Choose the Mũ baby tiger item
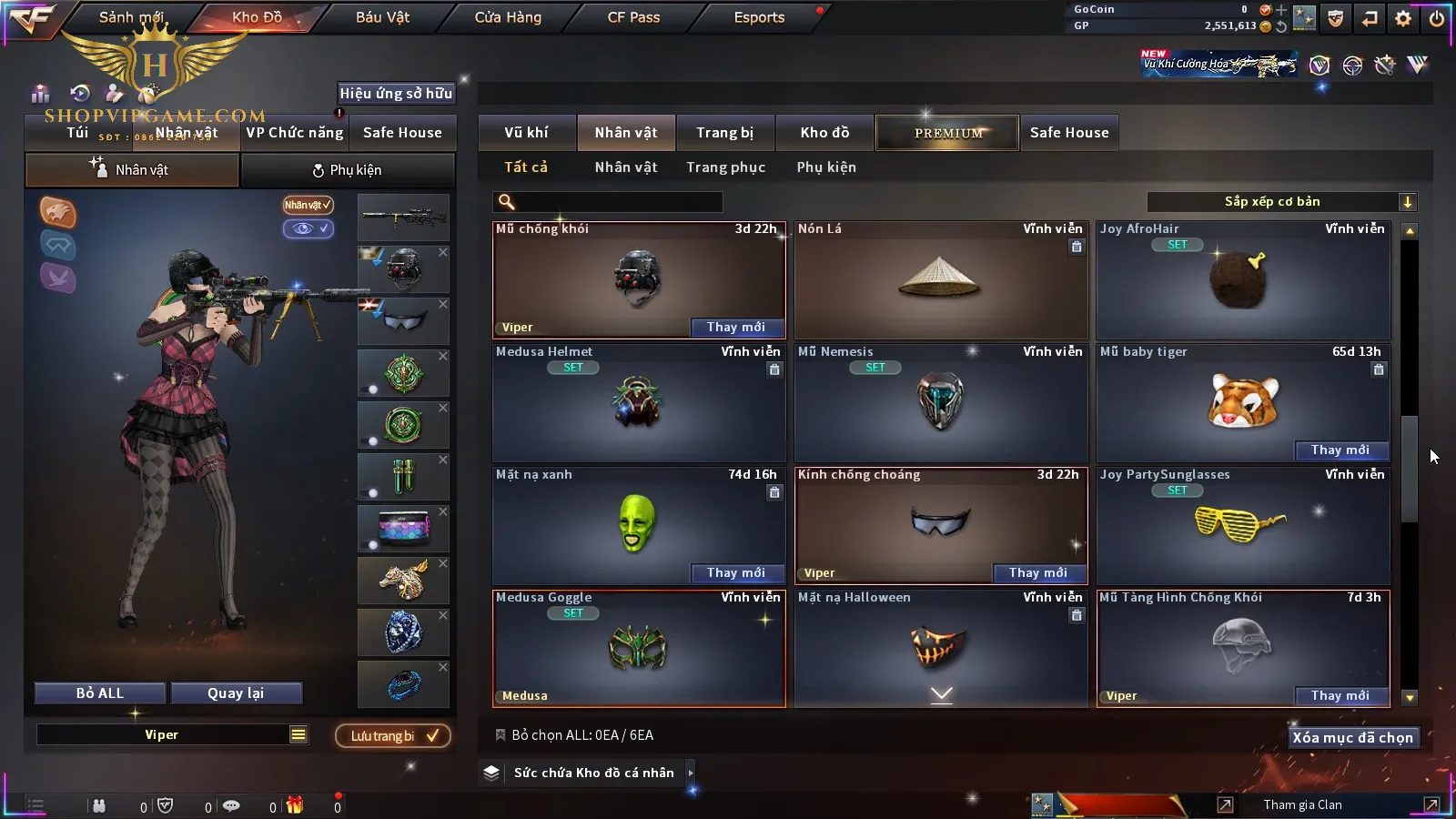Screen dimensions: 1456x819 pyautogui.click(x=1243, y=400)
